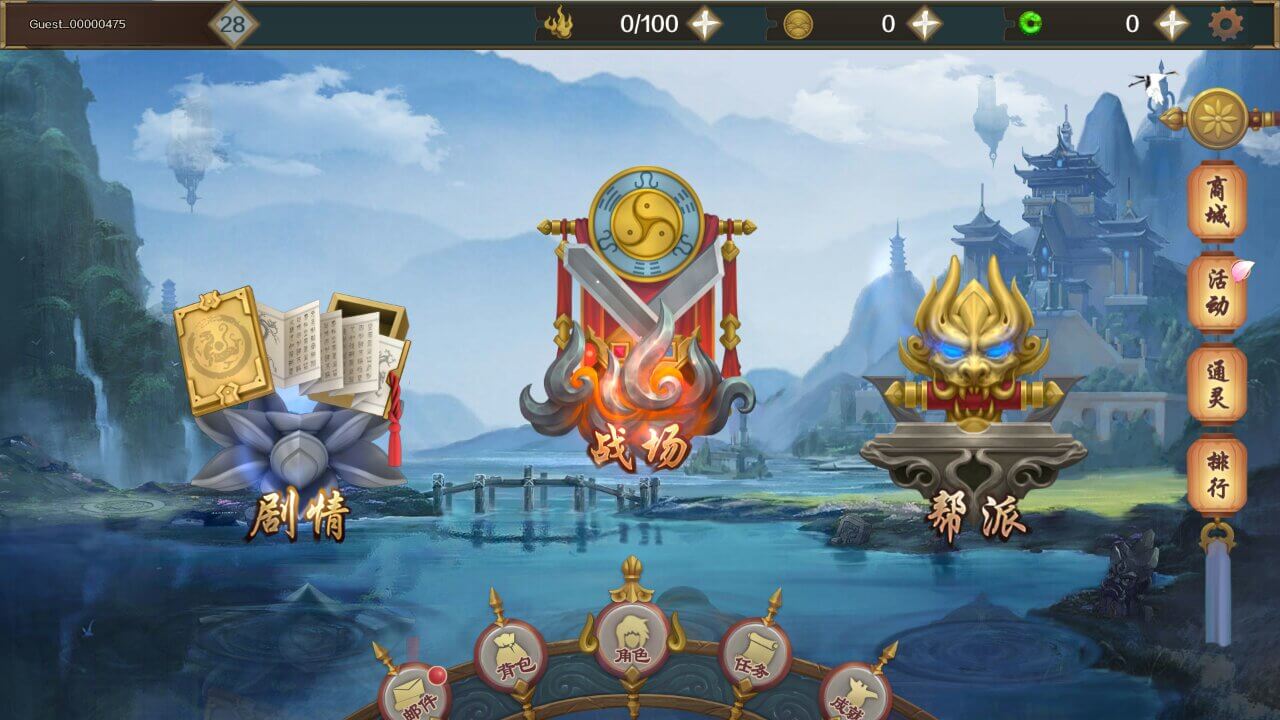
Task: Open the 背包 backpack
Action: [x=510, y=655]
